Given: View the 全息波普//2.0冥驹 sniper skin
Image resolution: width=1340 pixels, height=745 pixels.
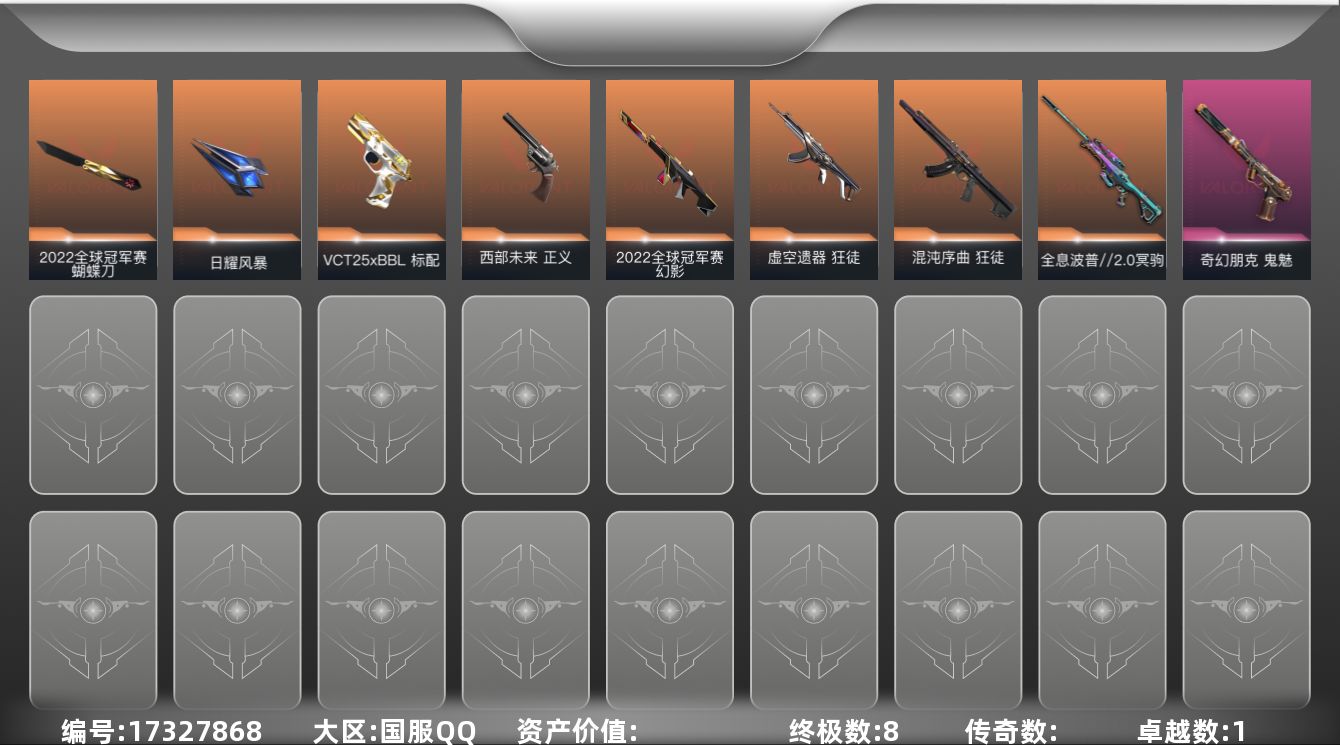Looking at the screenshot, I should [1101, 175].
